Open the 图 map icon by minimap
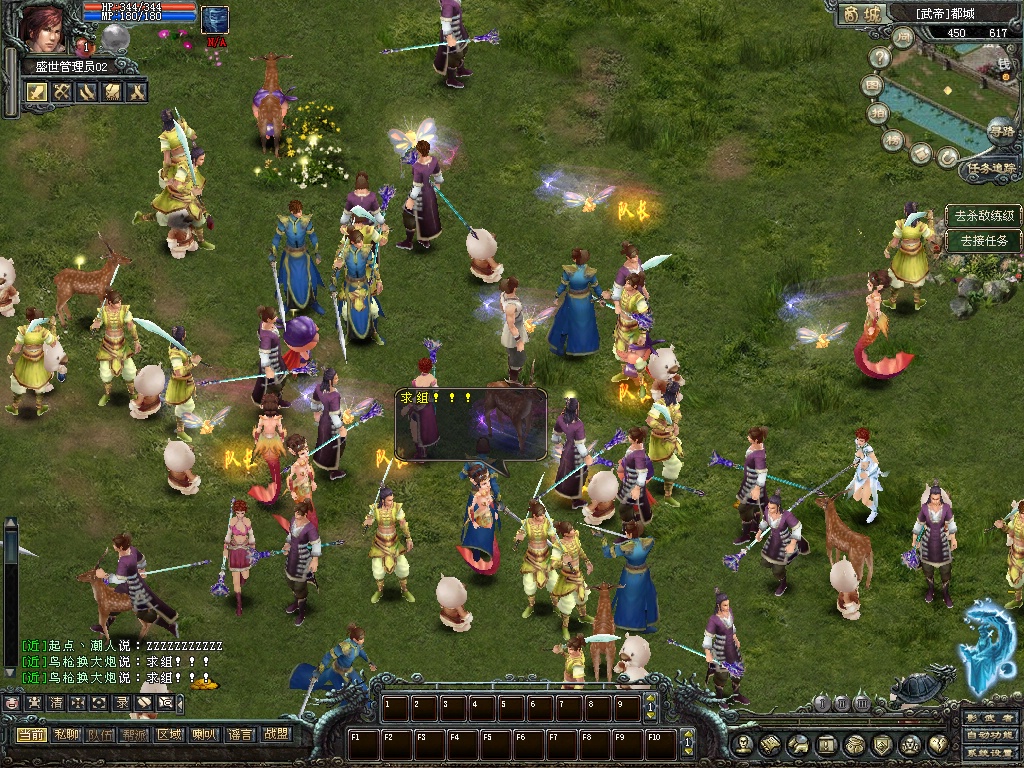This screenshot has width=1024, height=768. (872, 86)
